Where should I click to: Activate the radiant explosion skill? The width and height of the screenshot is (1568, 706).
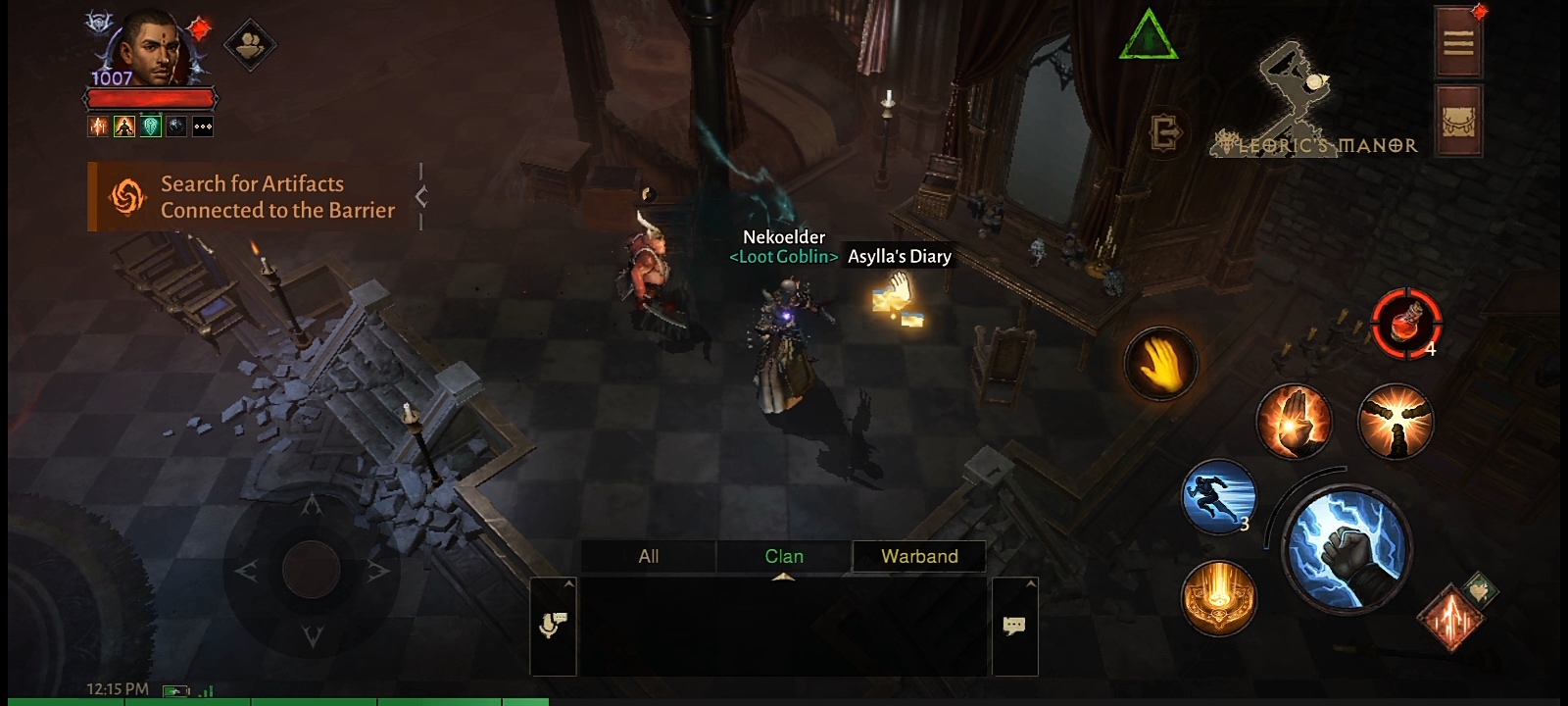point(1396,421)
